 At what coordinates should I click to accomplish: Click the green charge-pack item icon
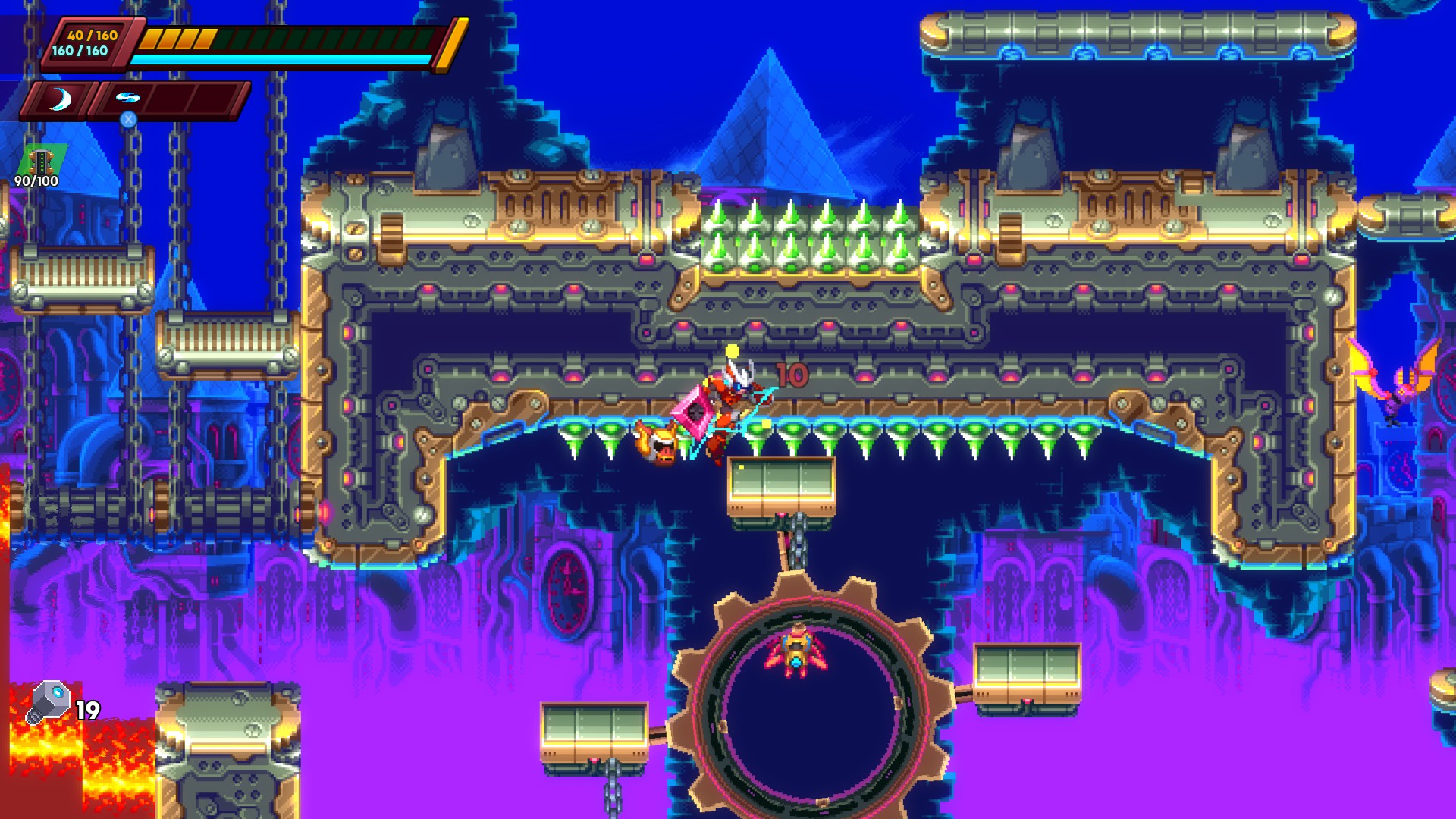pos(41,161)
